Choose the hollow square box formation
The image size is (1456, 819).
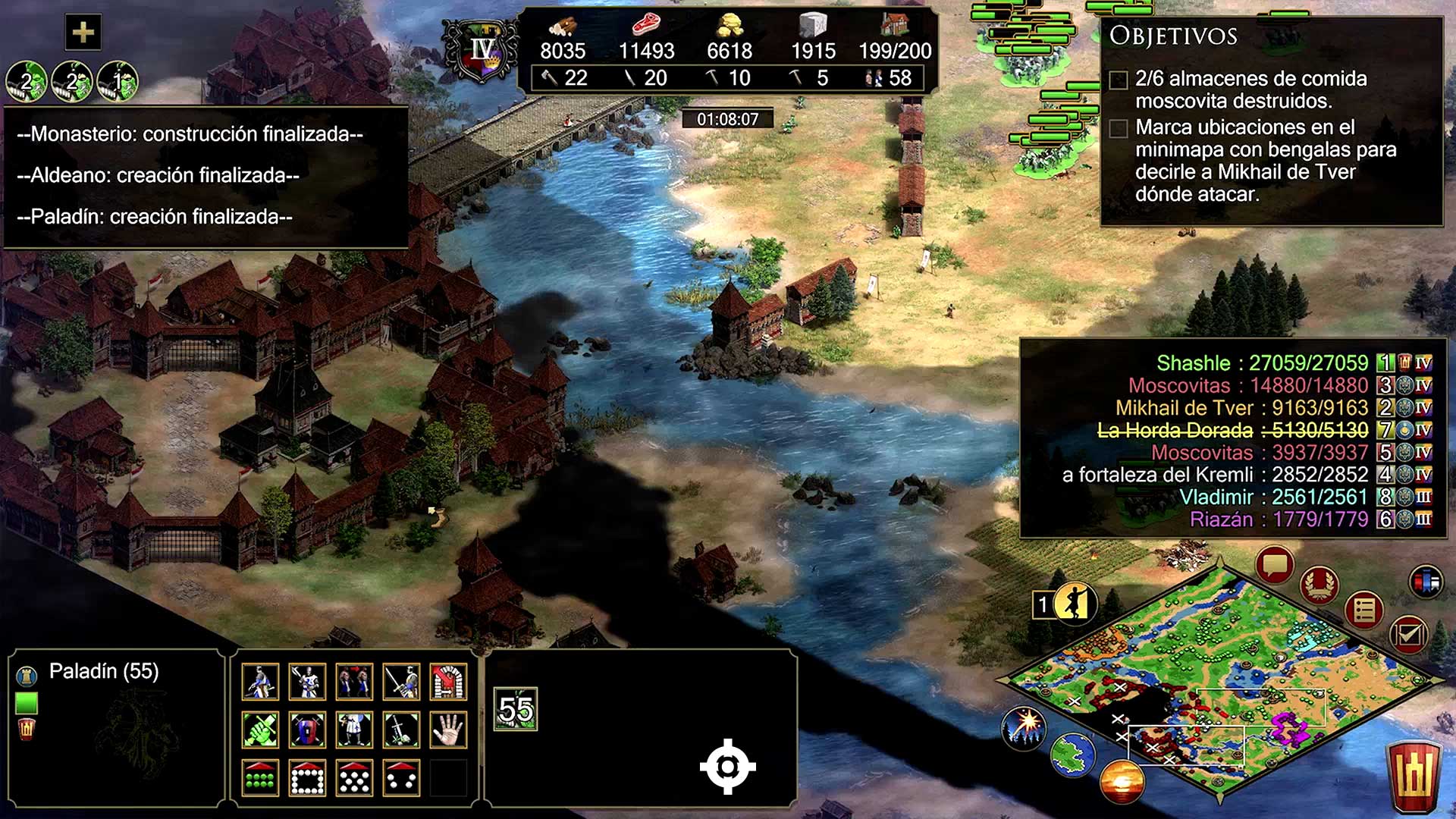(307, 778)
